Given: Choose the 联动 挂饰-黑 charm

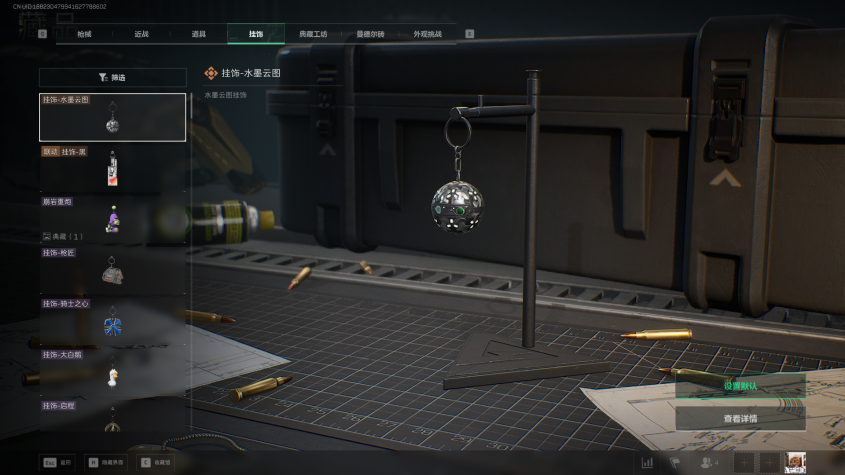Looking at the screenshot, I should 112,168.
